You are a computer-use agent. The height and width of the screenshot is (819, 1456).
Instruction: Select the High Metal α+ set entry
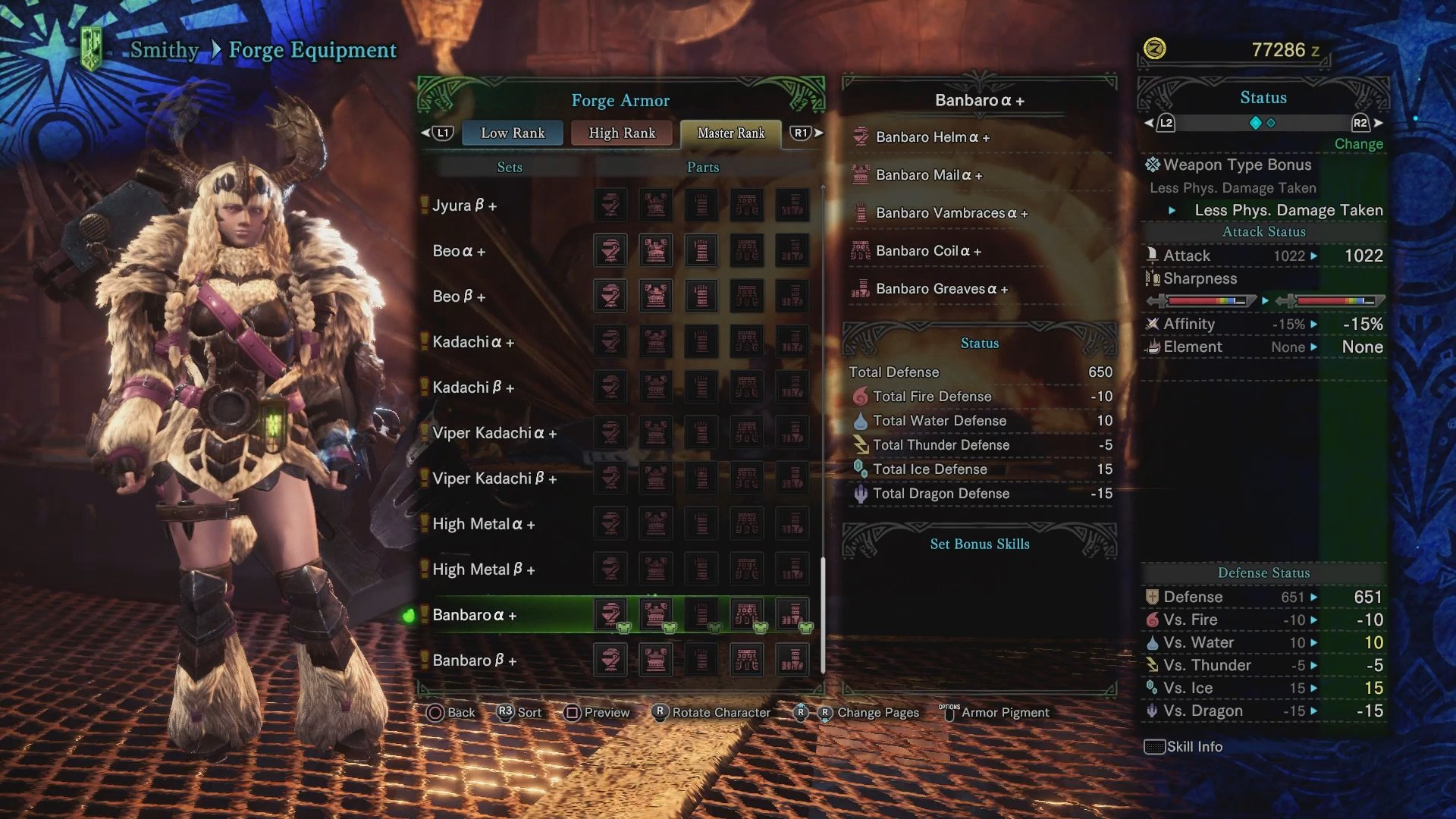pyautogui.click(x=485, y=524)
